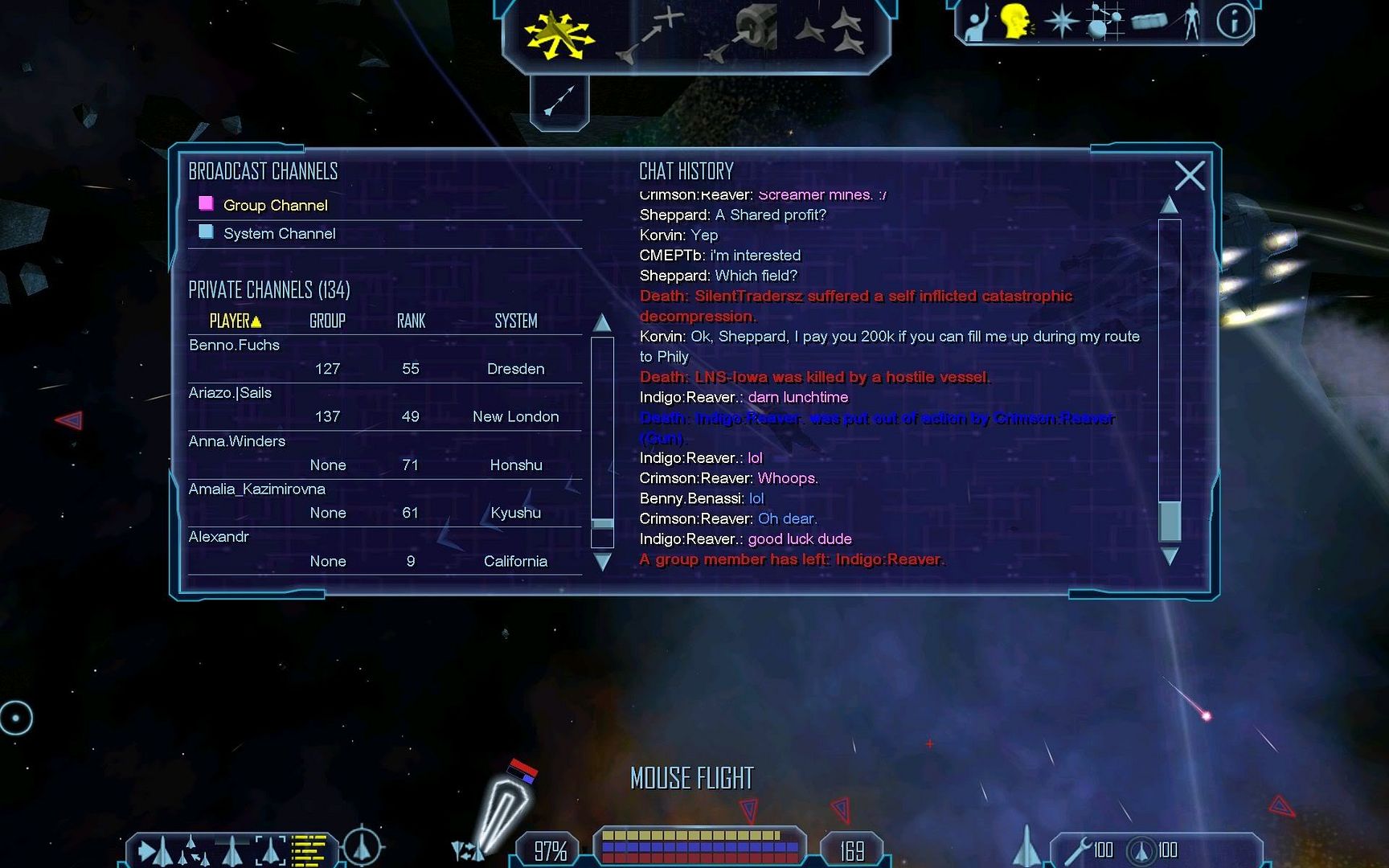Open private channel with Anna.Winders
The width and height of the screenshot is (1389, 868).
pos(237,441)
